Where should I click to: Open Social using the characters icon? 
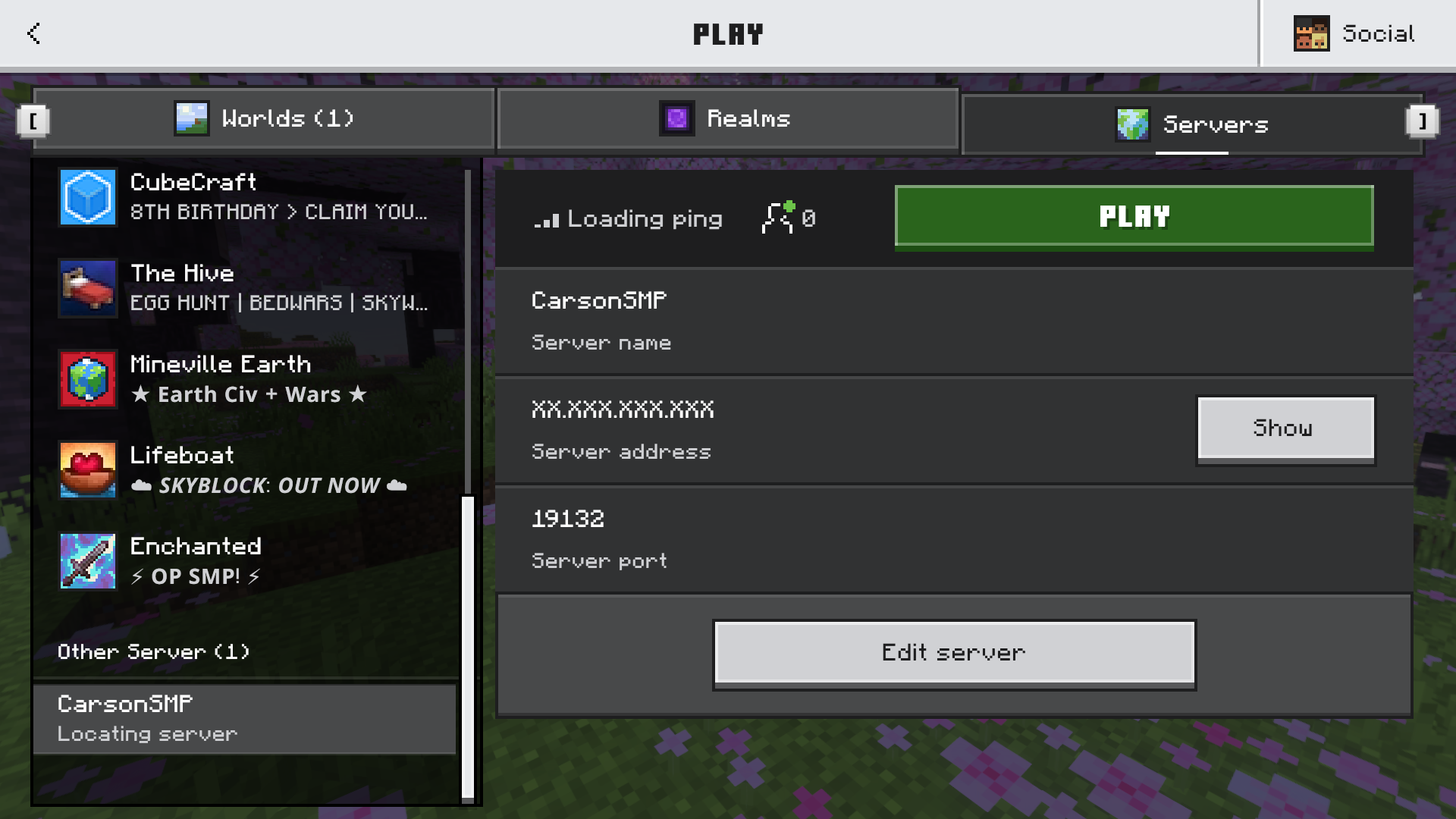coord(1311,33)
